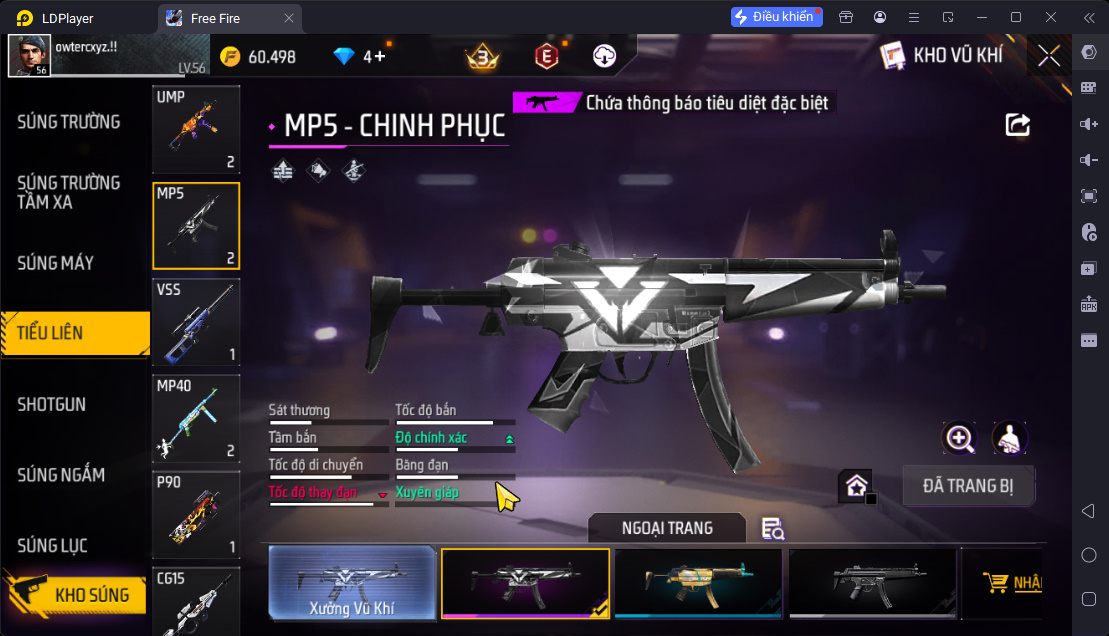The height and width of the screenshot is (636, 1109).
Task: Open LDPlayer's Điều khiển control panel
Action: [x=776, y=17]
